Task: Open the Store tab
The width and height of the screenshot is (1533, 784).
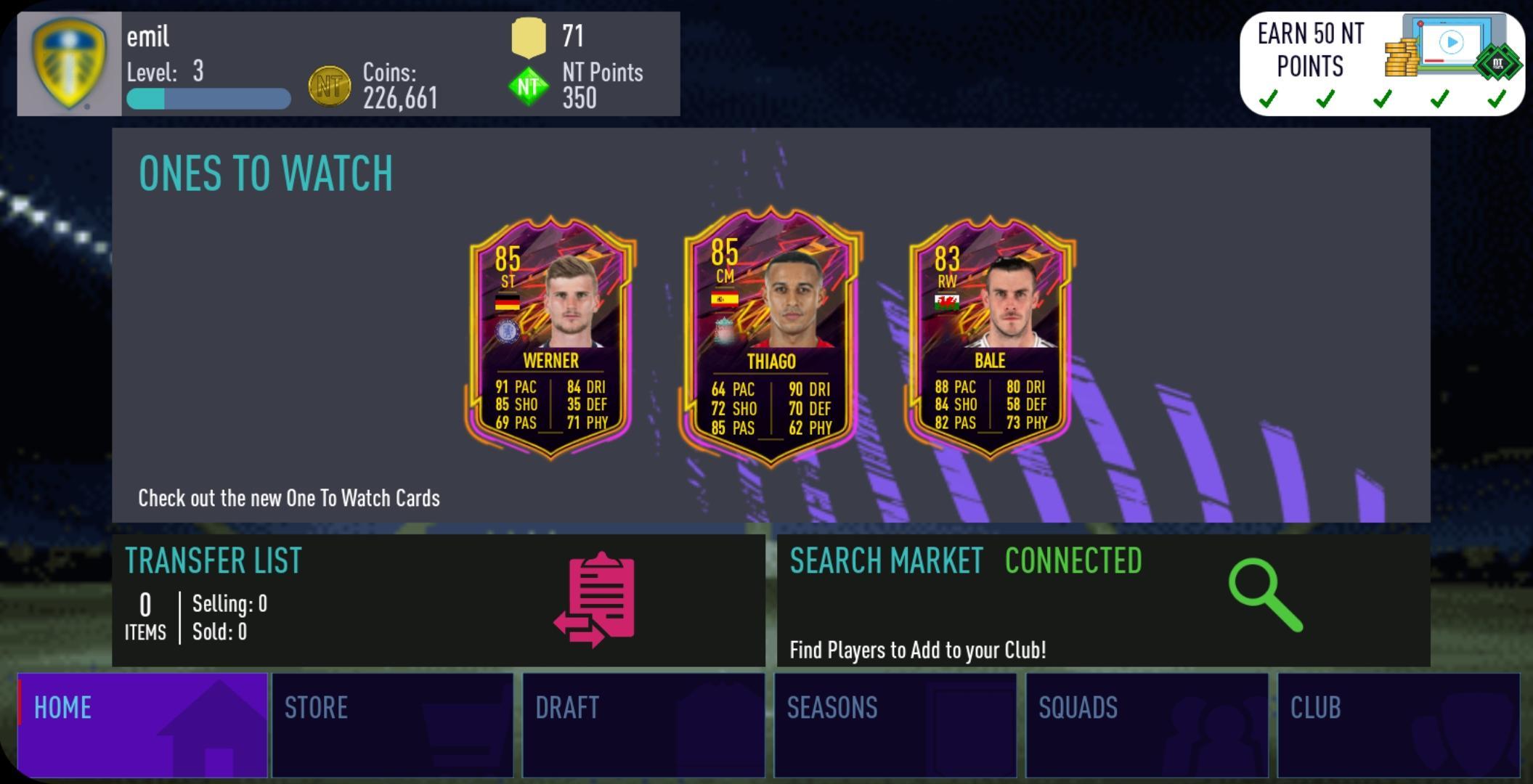Action: (392, 724)
